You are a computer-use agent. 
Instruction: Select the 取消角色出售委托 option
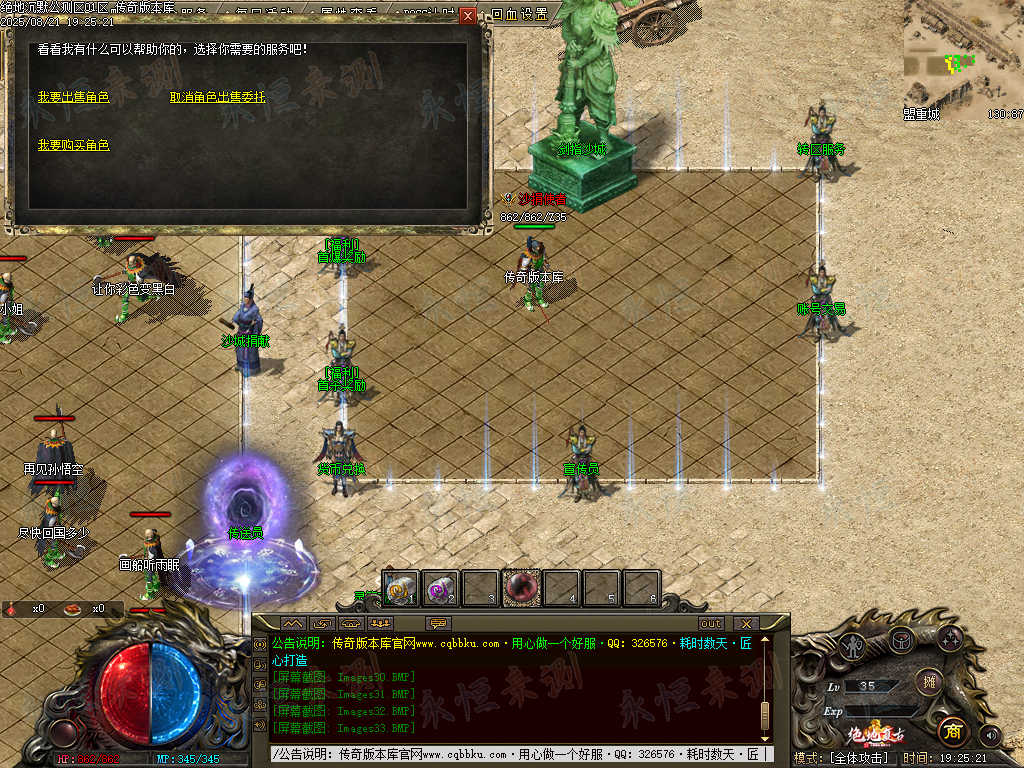[x=217, y=97]
